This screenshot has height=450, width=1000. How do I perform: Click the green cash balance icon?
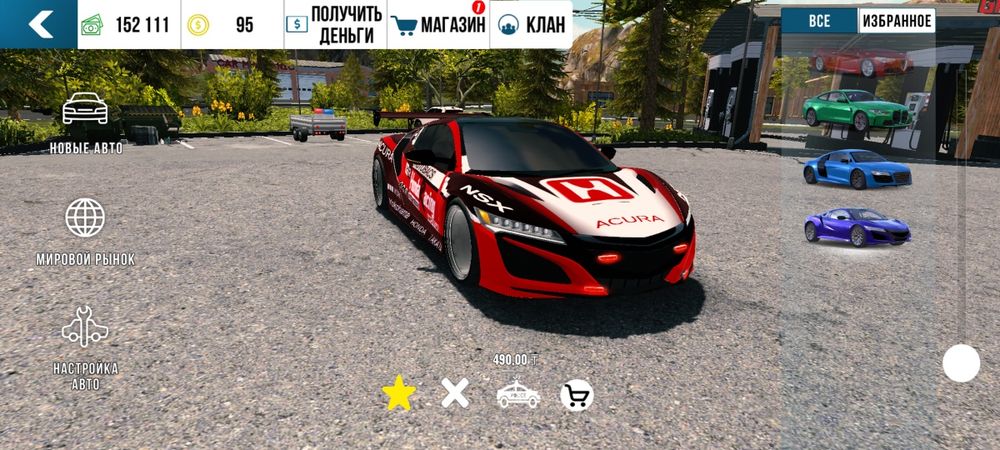(93, 25)
